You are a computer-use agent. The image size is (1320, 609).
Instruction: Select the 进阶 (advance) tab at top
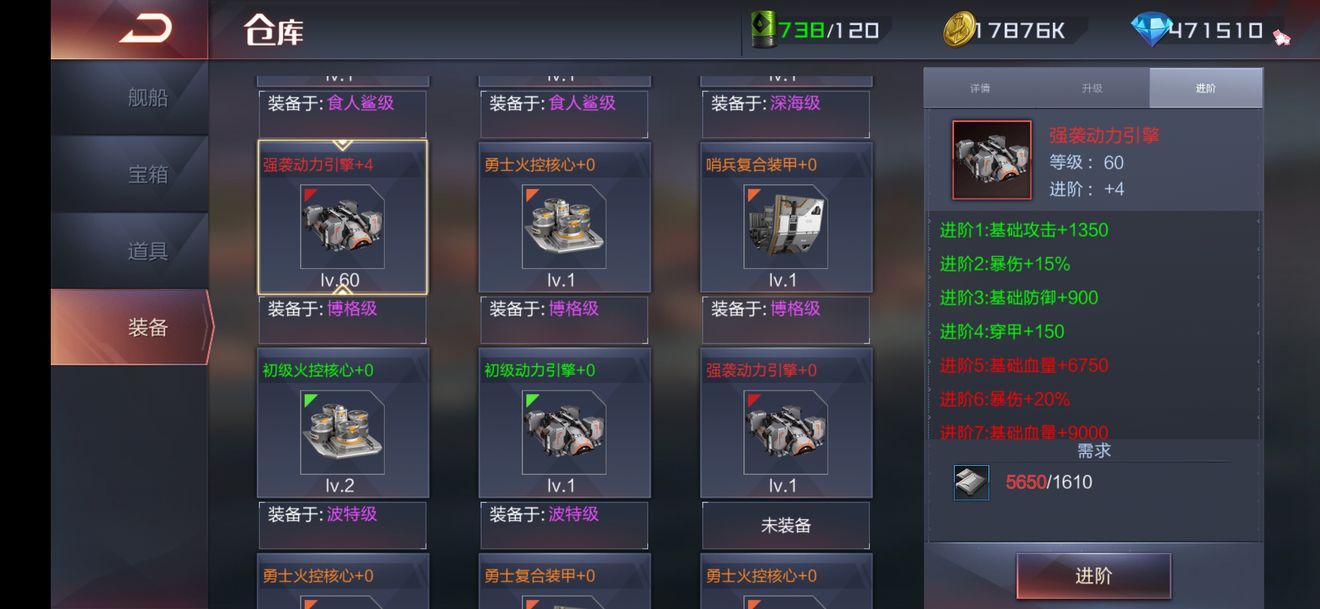point(1205,88)
